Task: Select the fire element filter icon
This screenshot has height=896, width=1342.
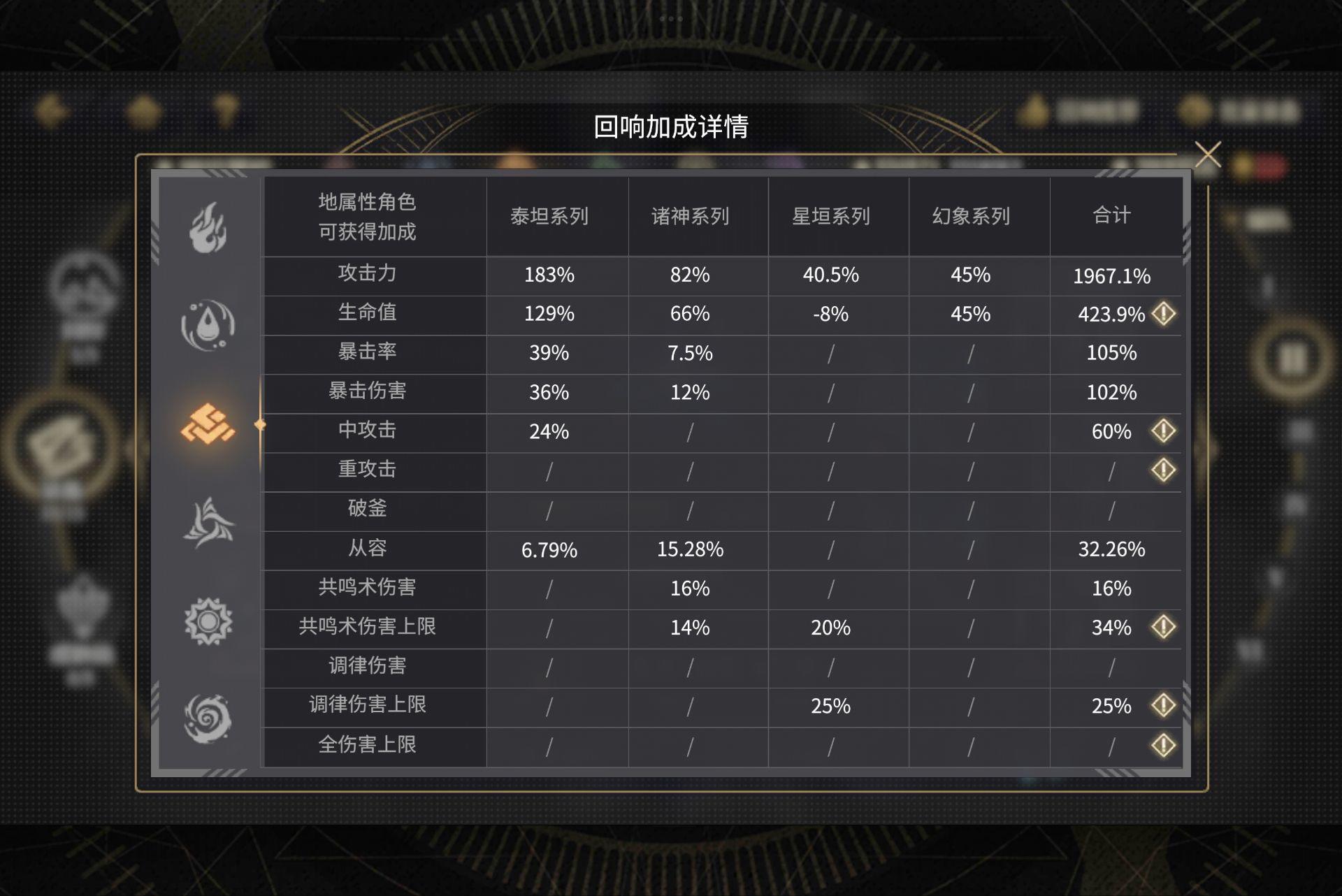Action: (208, 227)
